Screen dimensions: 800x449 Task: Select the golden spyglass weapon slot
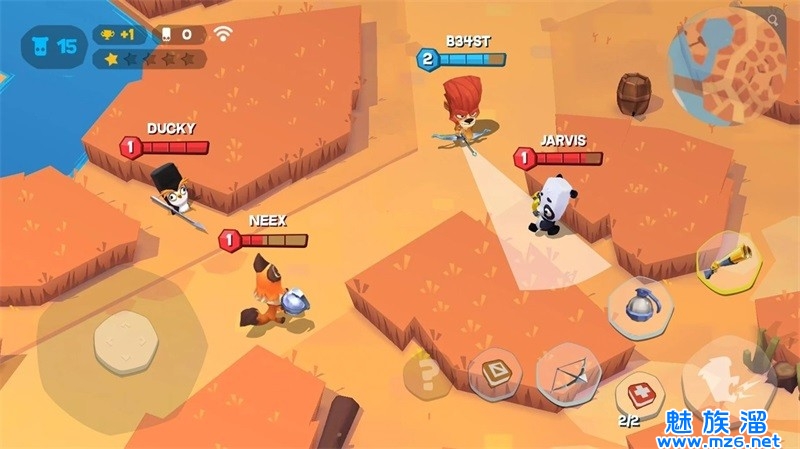tap(729, 264)
